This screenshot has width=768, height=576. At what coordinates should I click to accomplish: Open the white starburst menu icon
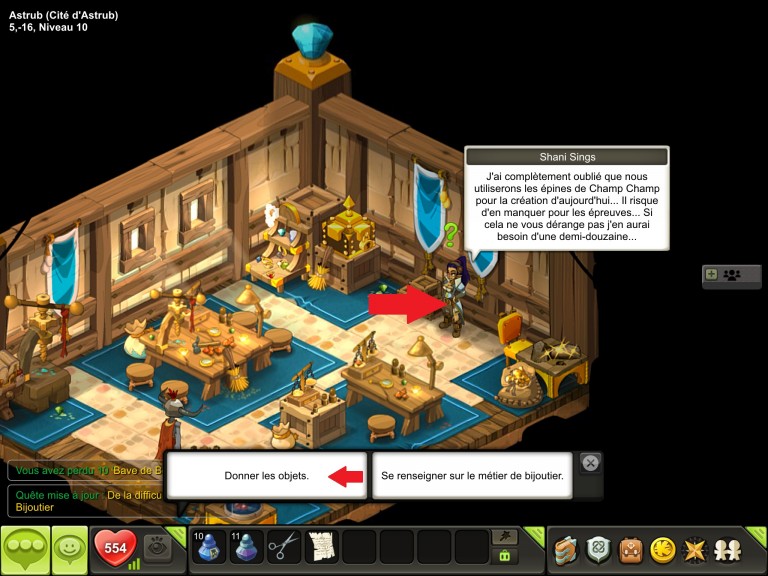(x=694, y=550)
